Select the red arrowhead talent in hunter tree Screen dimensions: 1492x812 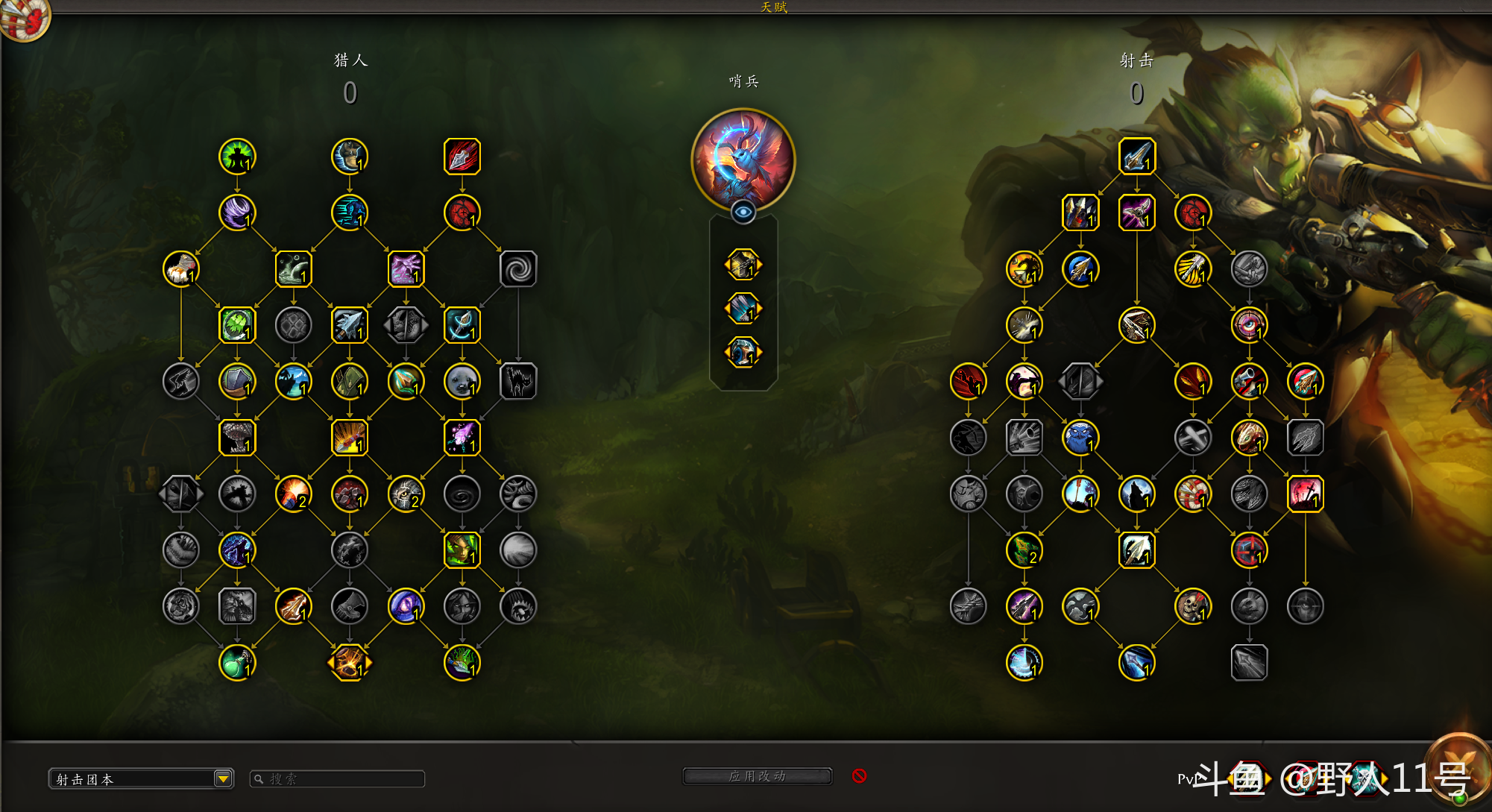[462, 157]
